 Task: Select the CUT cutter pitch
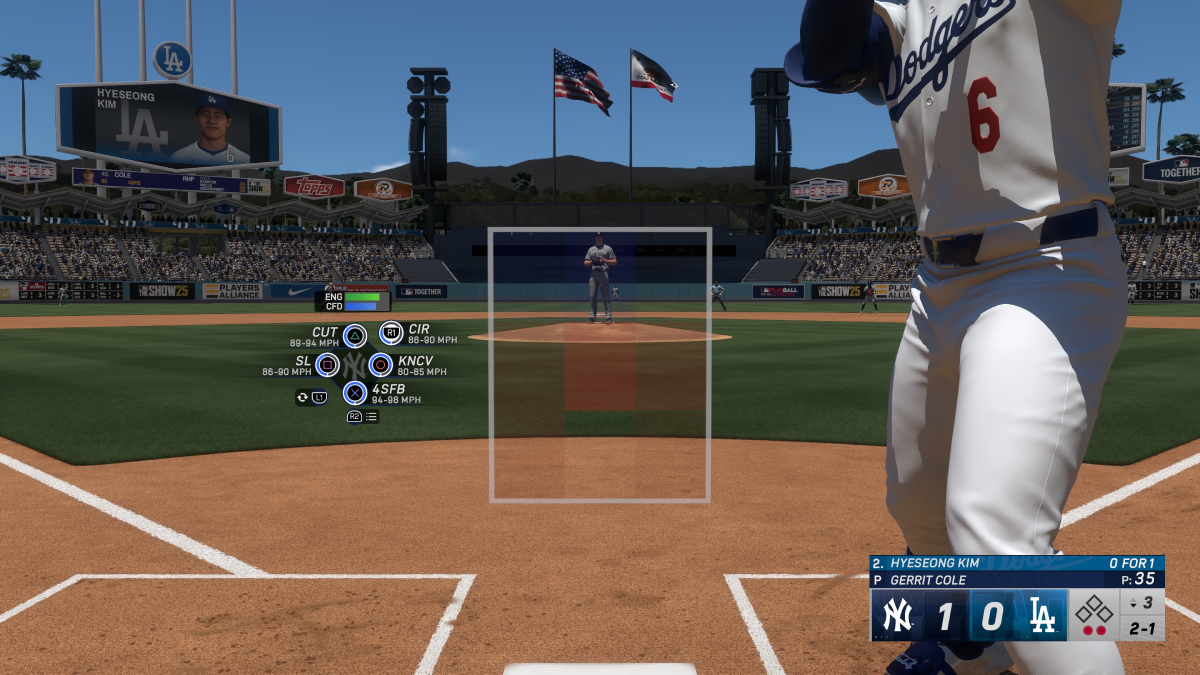coord(354,335)
